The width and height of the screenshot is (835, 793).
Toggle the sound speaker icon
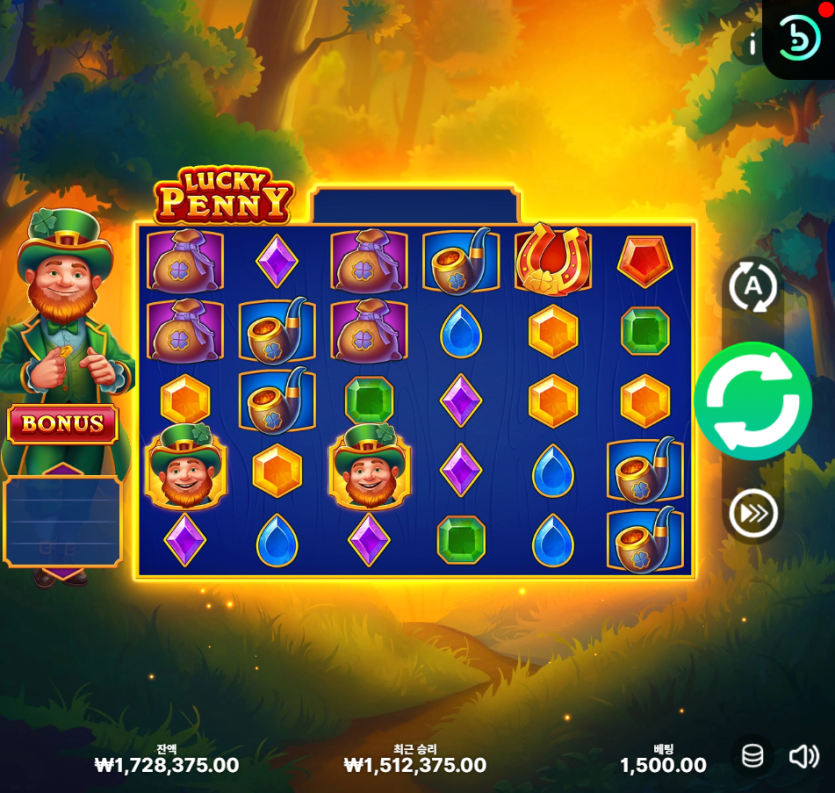point(804,757)
